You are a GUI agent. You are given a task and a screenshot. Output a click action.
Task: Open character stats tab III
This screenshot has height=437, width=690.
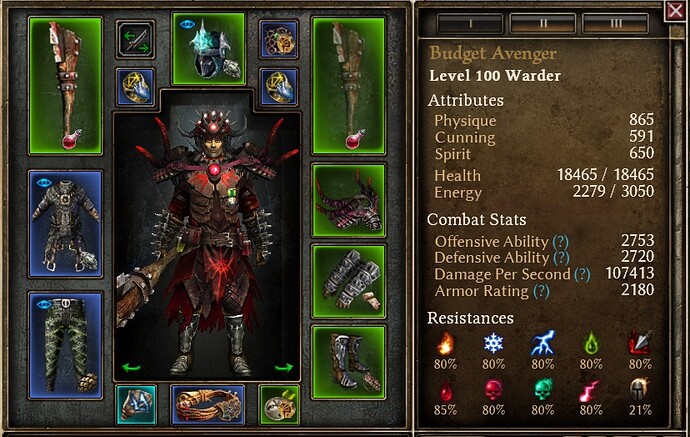[615, 21]
